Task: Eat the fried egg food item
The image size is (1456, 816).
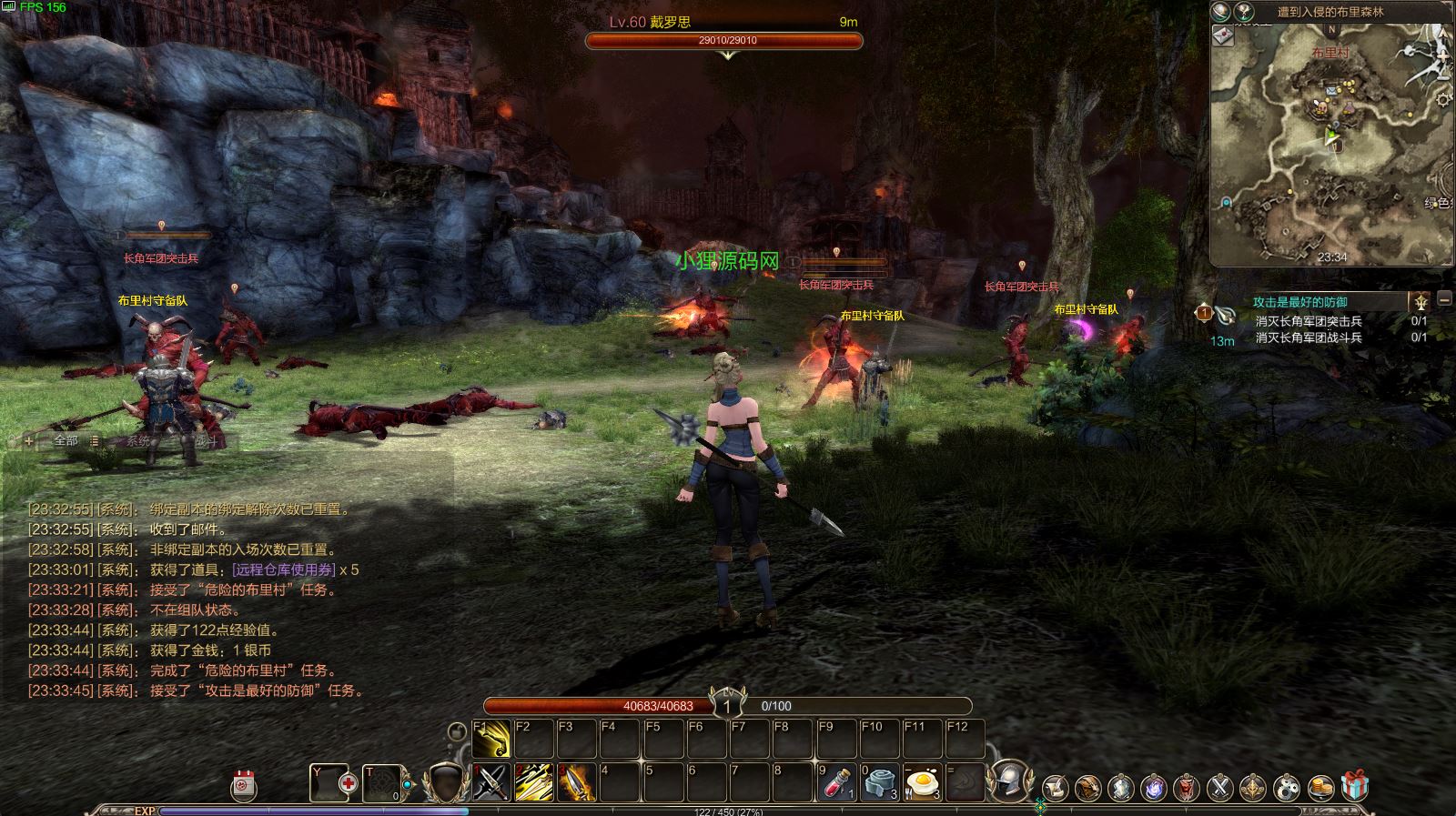Action: point(923,781)
